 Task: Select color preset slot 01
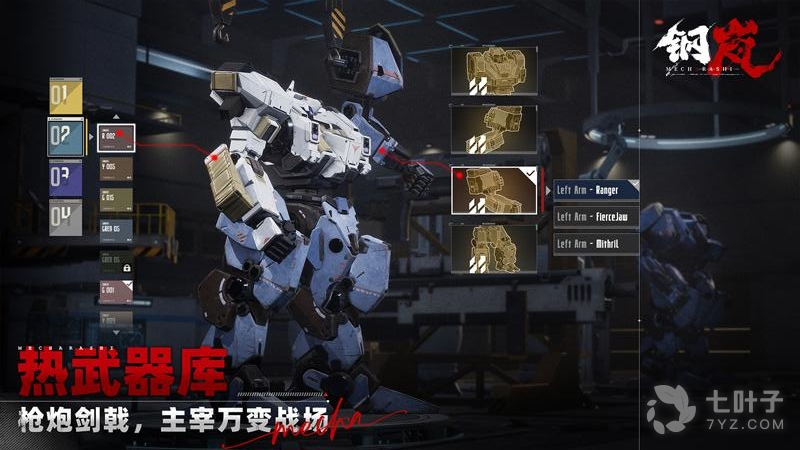tap(64, 97)
